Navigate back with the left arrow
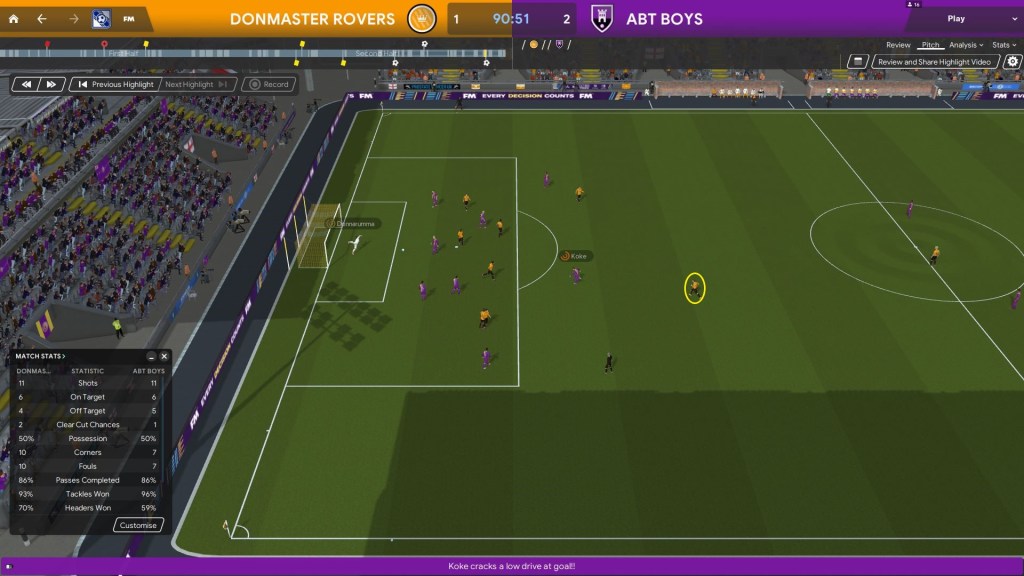Screen dimensions: 1024x576 pos(41,19)
